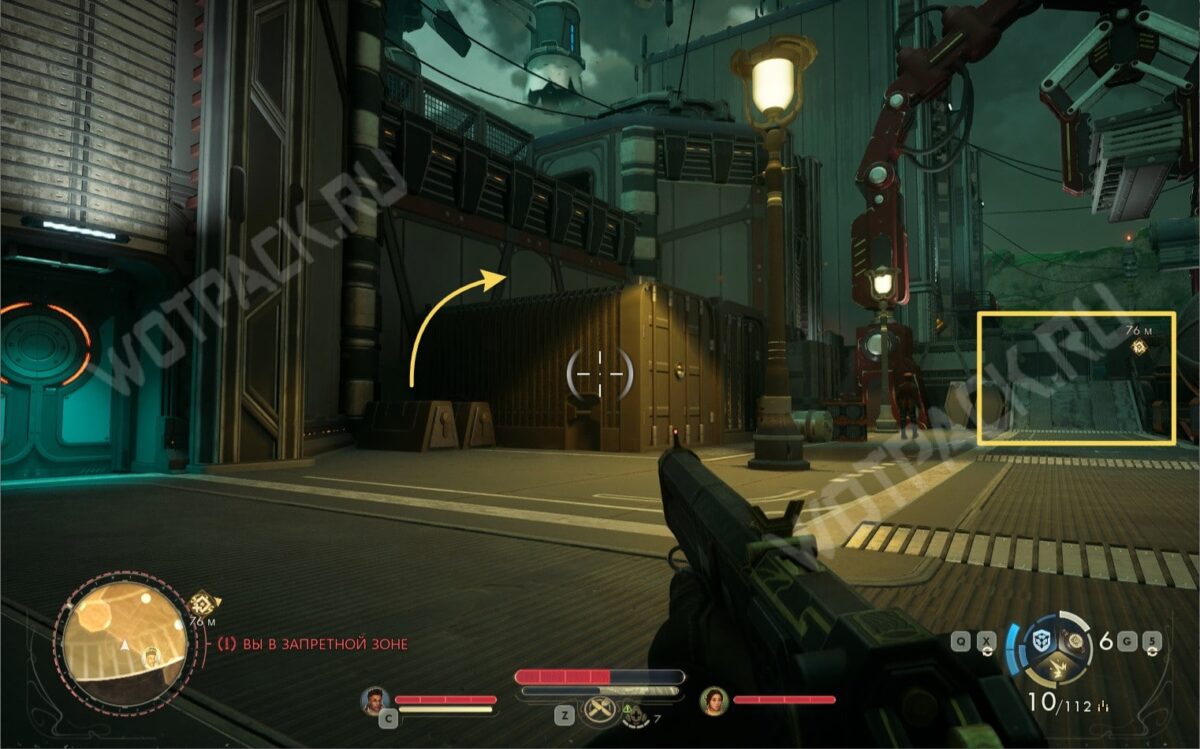Click the left companion's portrait
Screen dimensions: 1200x749
pyautogui.click(x=376, y=700)
